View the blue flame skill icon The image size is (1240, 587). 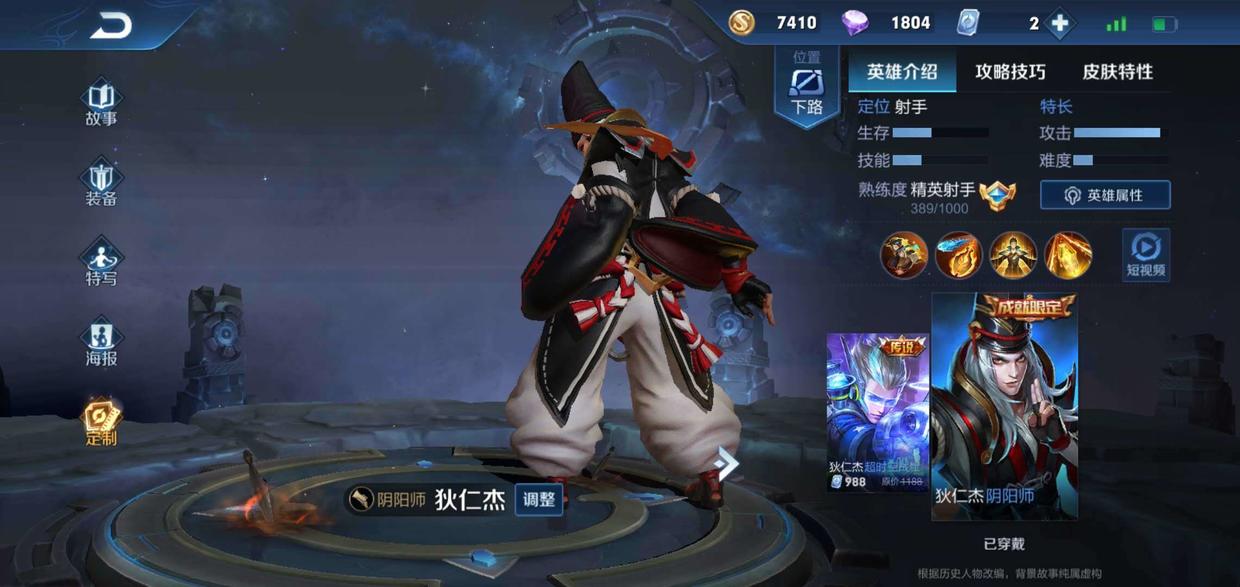tap(958, 254)
